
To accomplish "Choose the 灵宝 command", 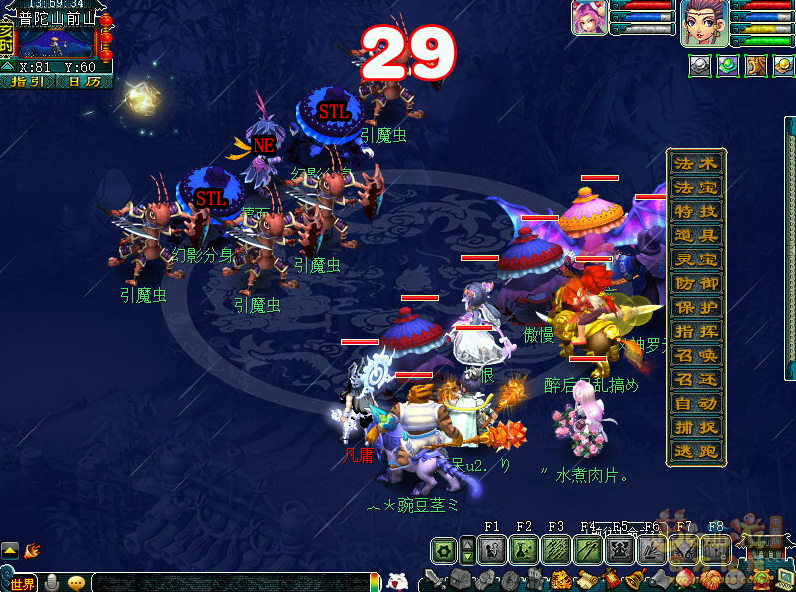I will point(696,259).
